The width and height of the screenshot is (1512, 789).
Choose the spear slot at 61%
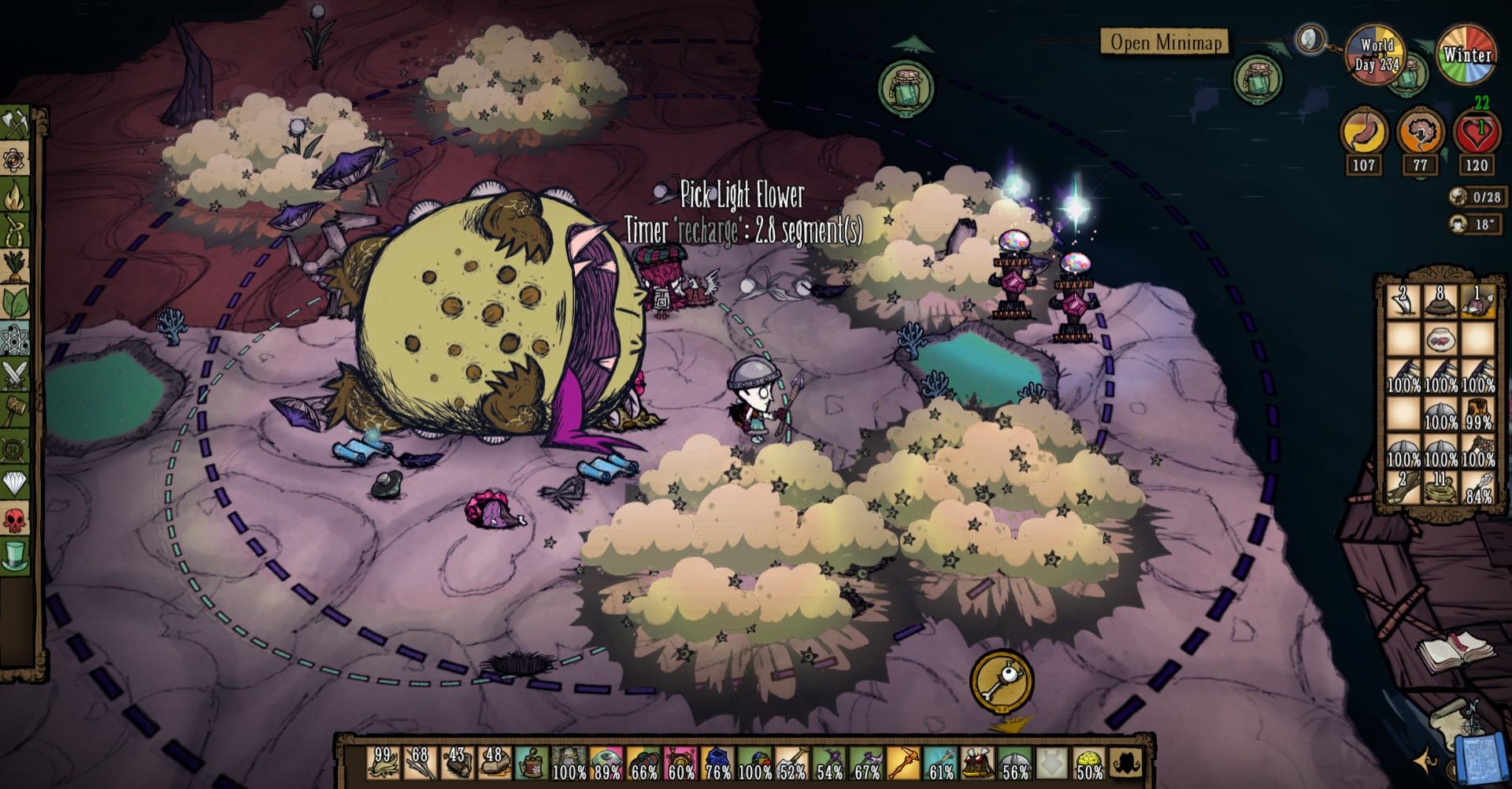(940, 764)
